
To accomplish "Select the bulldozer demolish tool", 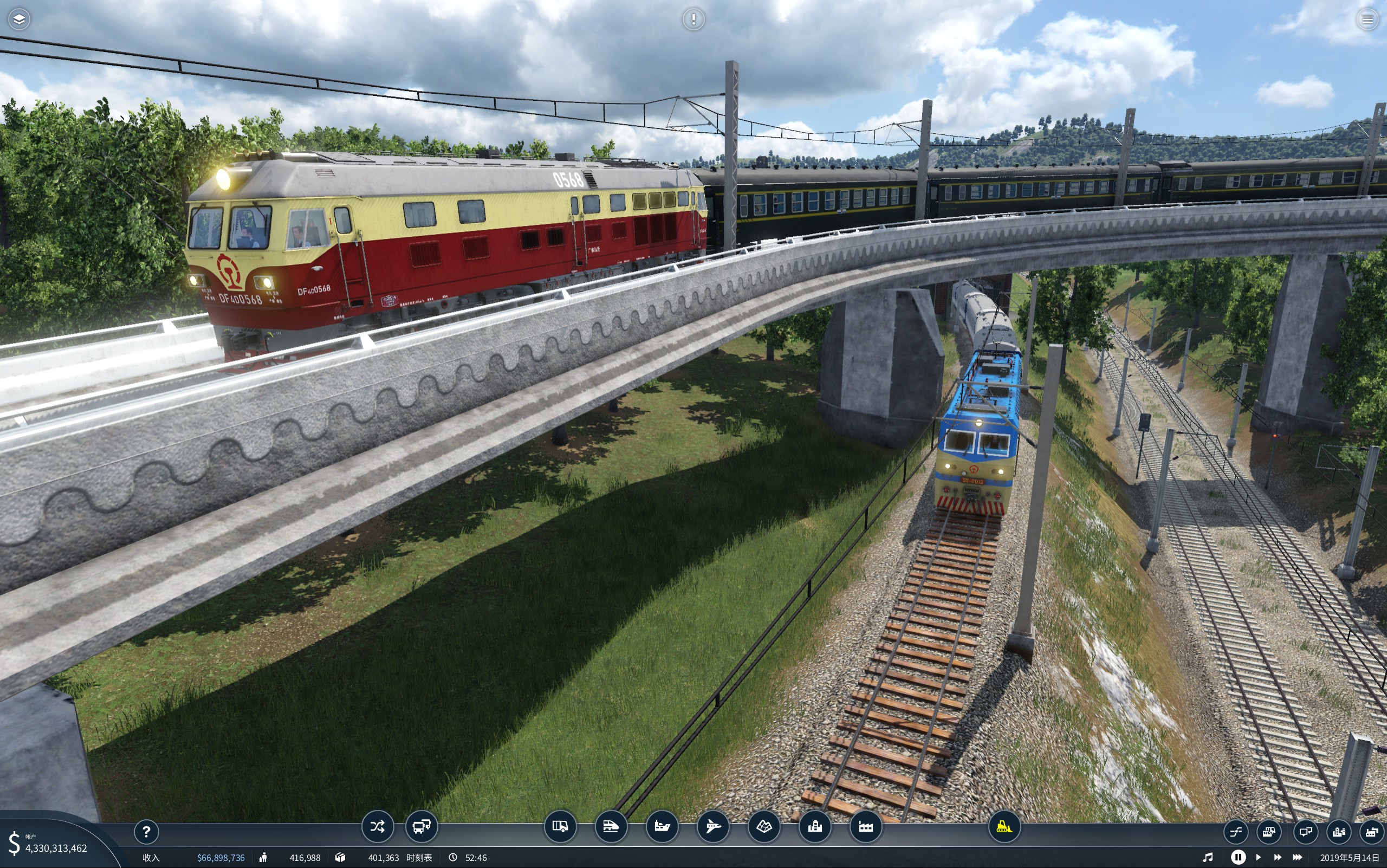I will (1004, 827).
